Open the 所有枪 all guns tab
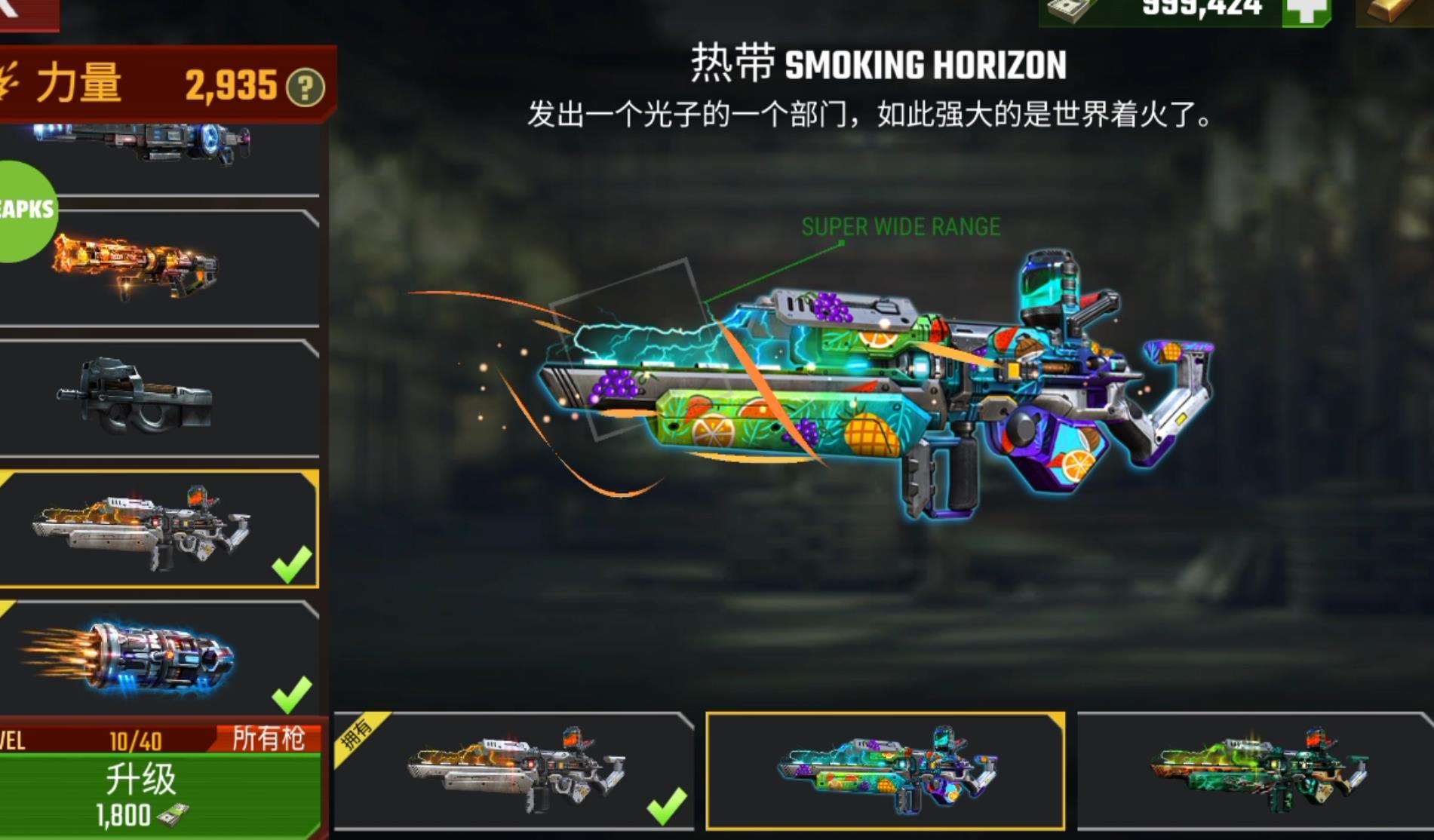Image resolution: width=1434 pixels, height=840 pixels. (x=268, y=738)
